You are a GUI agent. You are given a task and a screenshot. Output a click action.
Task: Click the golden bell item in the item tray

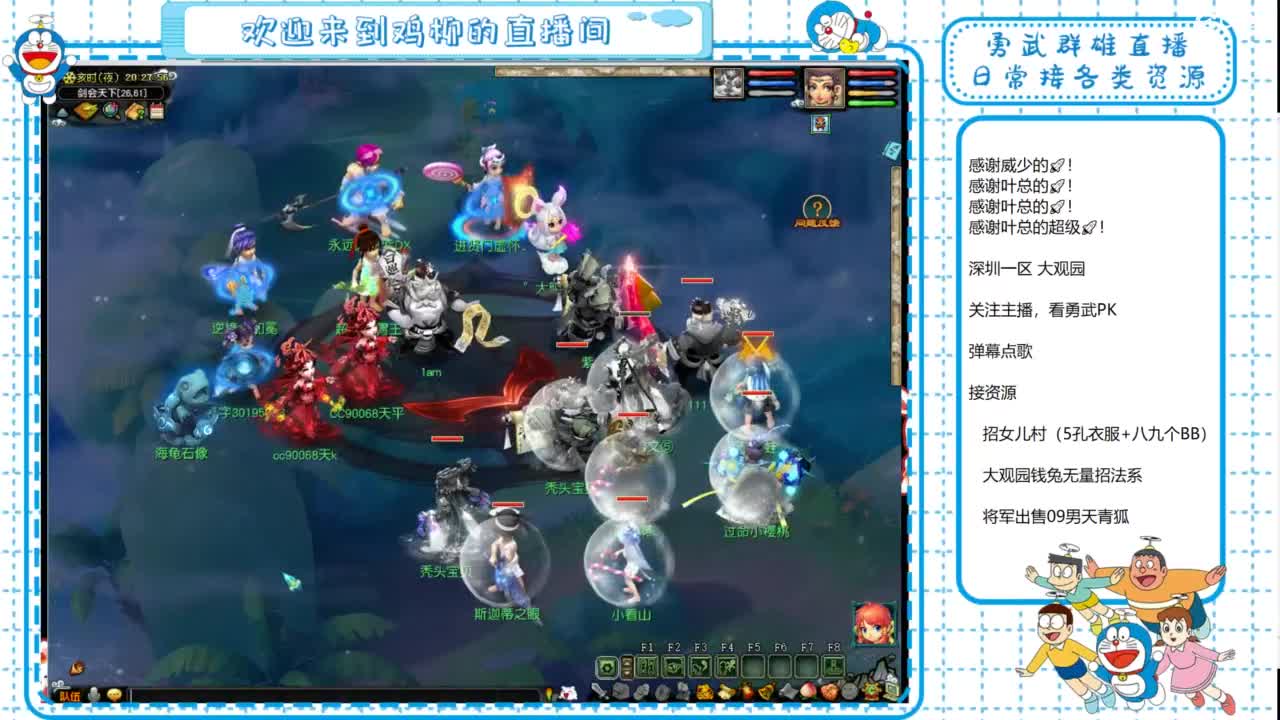(766, 692)
